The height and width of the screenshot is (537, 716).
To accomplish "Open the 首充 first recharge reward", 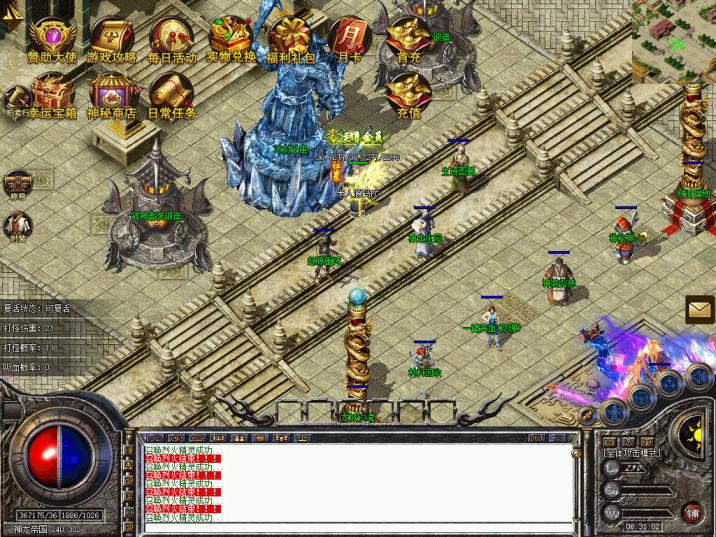I will point(408,39).
